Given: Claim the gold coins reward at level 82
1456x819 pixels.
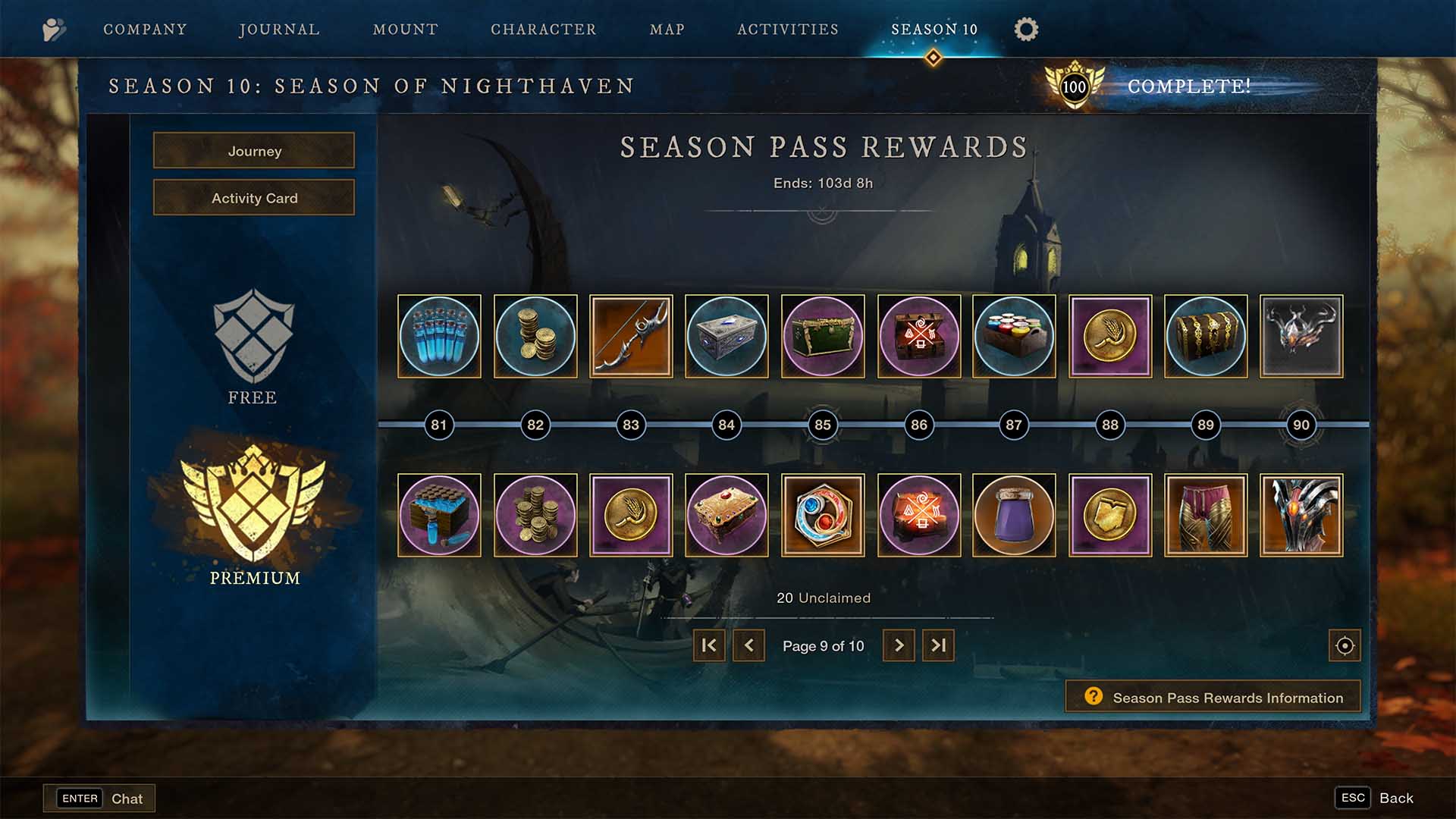Looking at the screenshot, I should point(535,336).
